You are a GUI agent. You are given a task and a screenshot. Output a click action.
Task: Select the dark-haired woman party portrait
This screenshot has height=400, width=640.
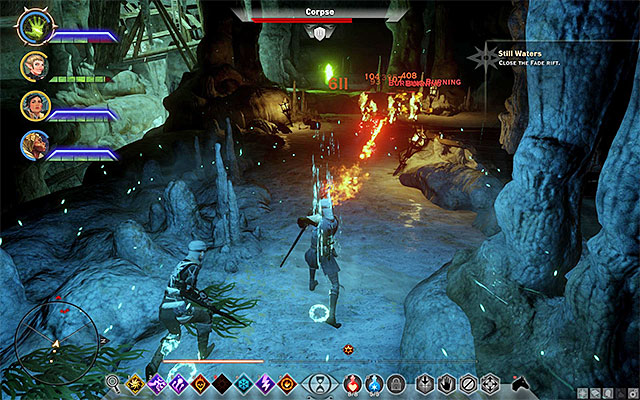click(x=34, y=107)
